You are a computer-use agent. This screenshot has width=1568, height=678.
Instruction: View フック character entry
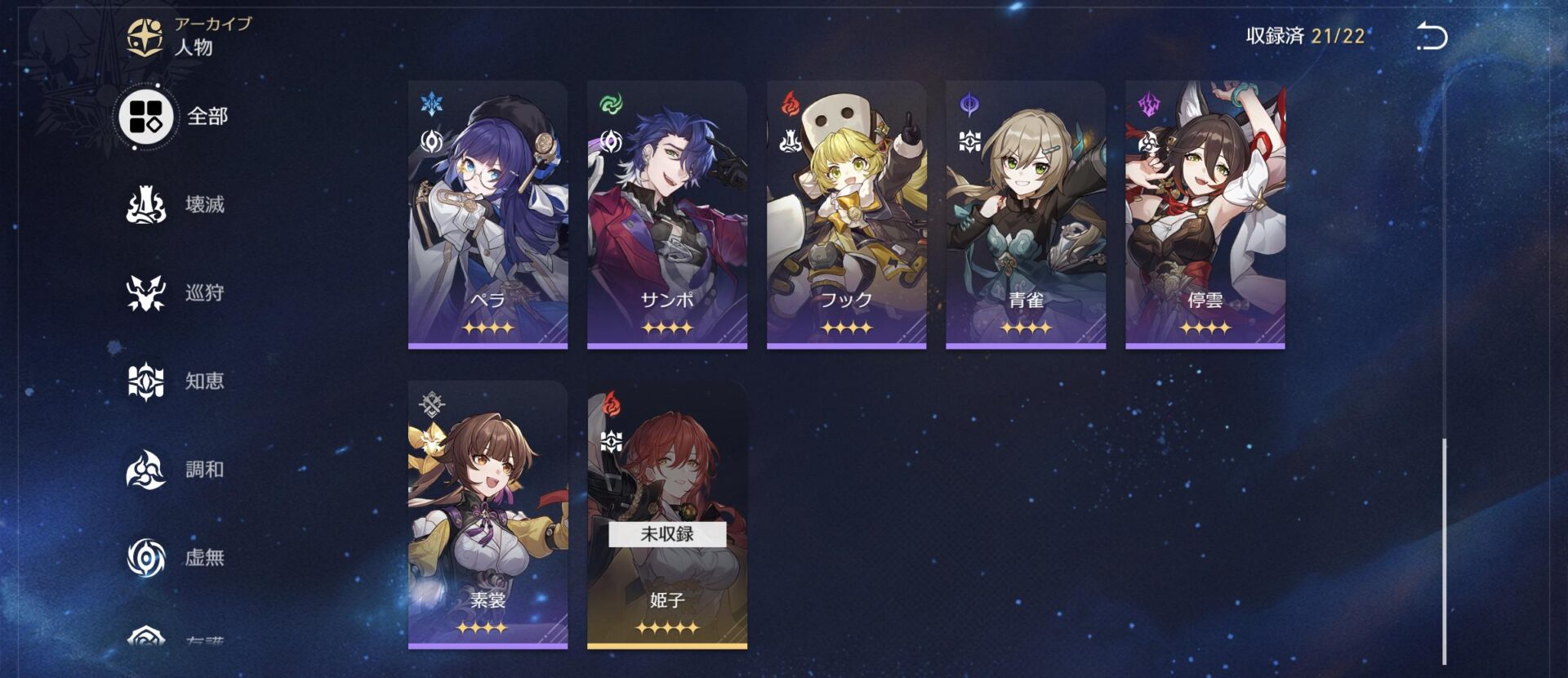[846, 215]
